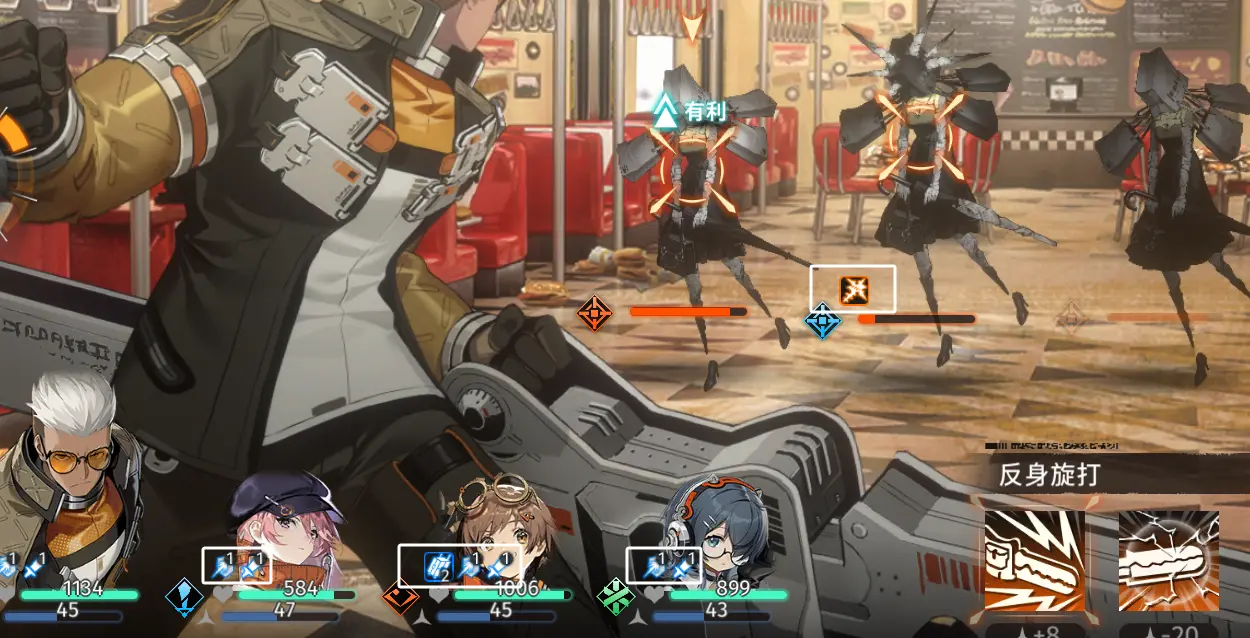Inspect buff icons on the headphones girl

664,566
